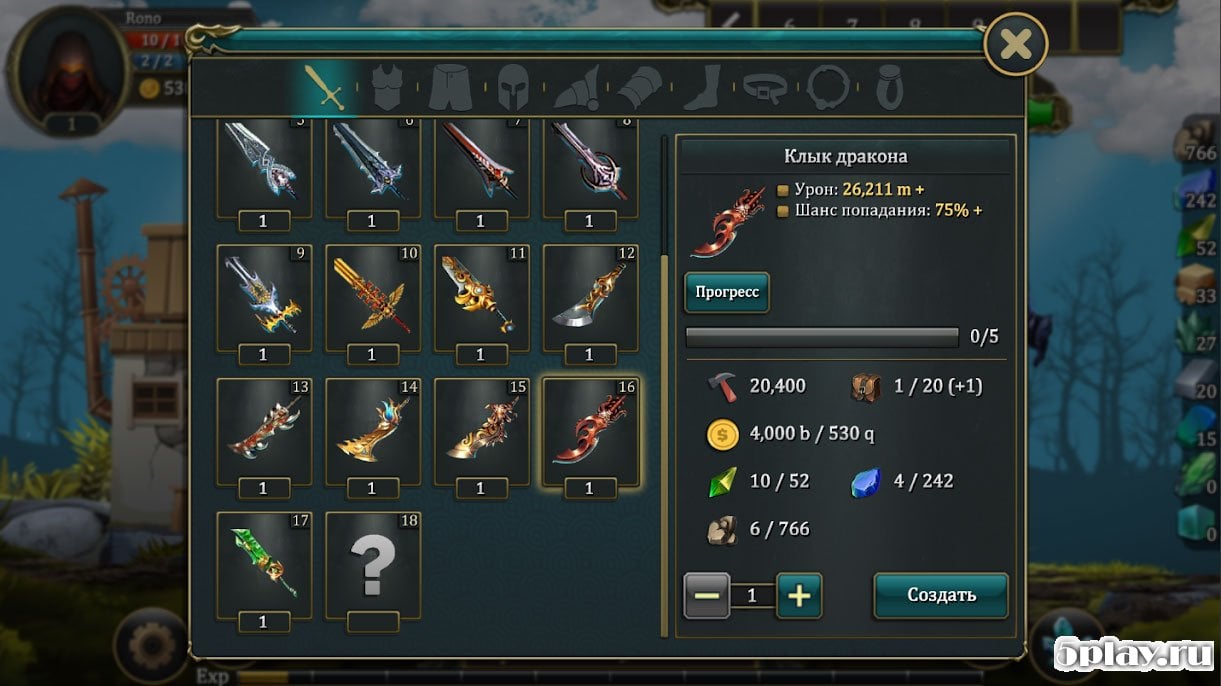
Task: Show the belt category tab
Action: point(767,88)
